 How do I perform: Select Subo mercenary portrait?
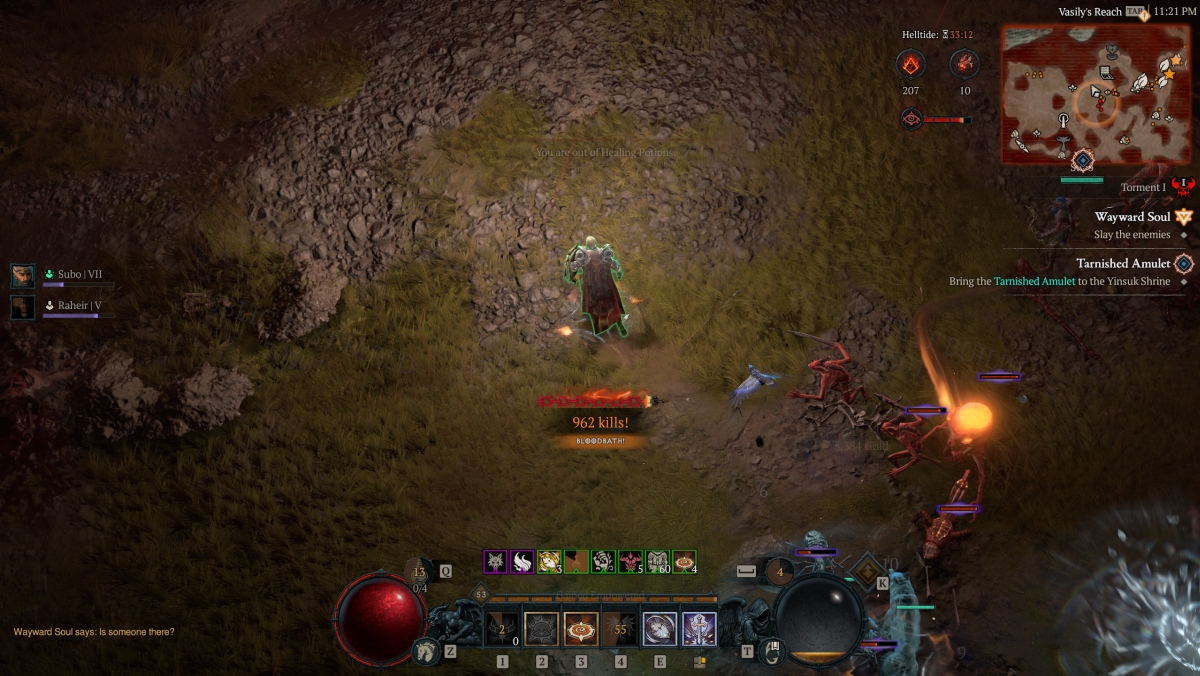coord(22,275)
